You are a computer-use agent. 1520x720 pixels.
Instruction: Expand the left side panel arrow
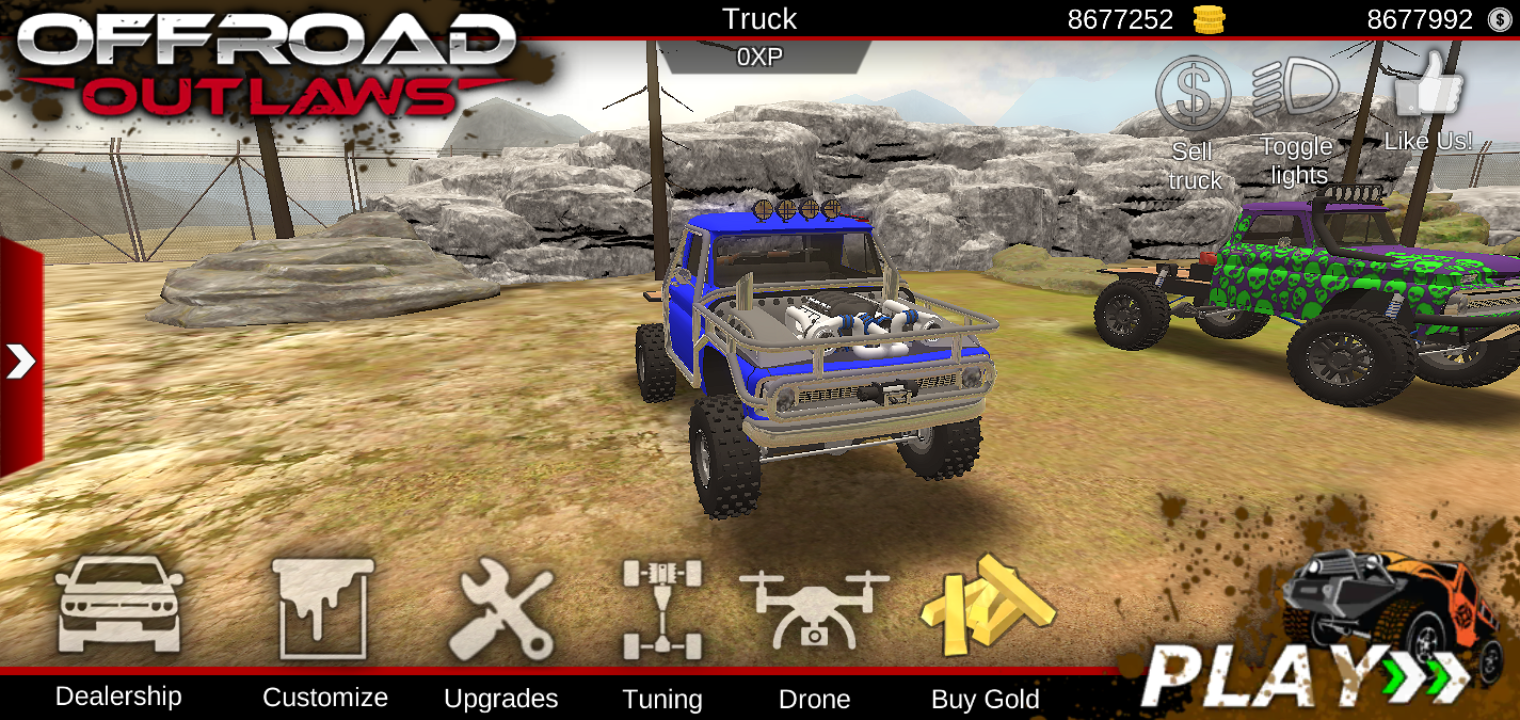(x=21, y=362)
